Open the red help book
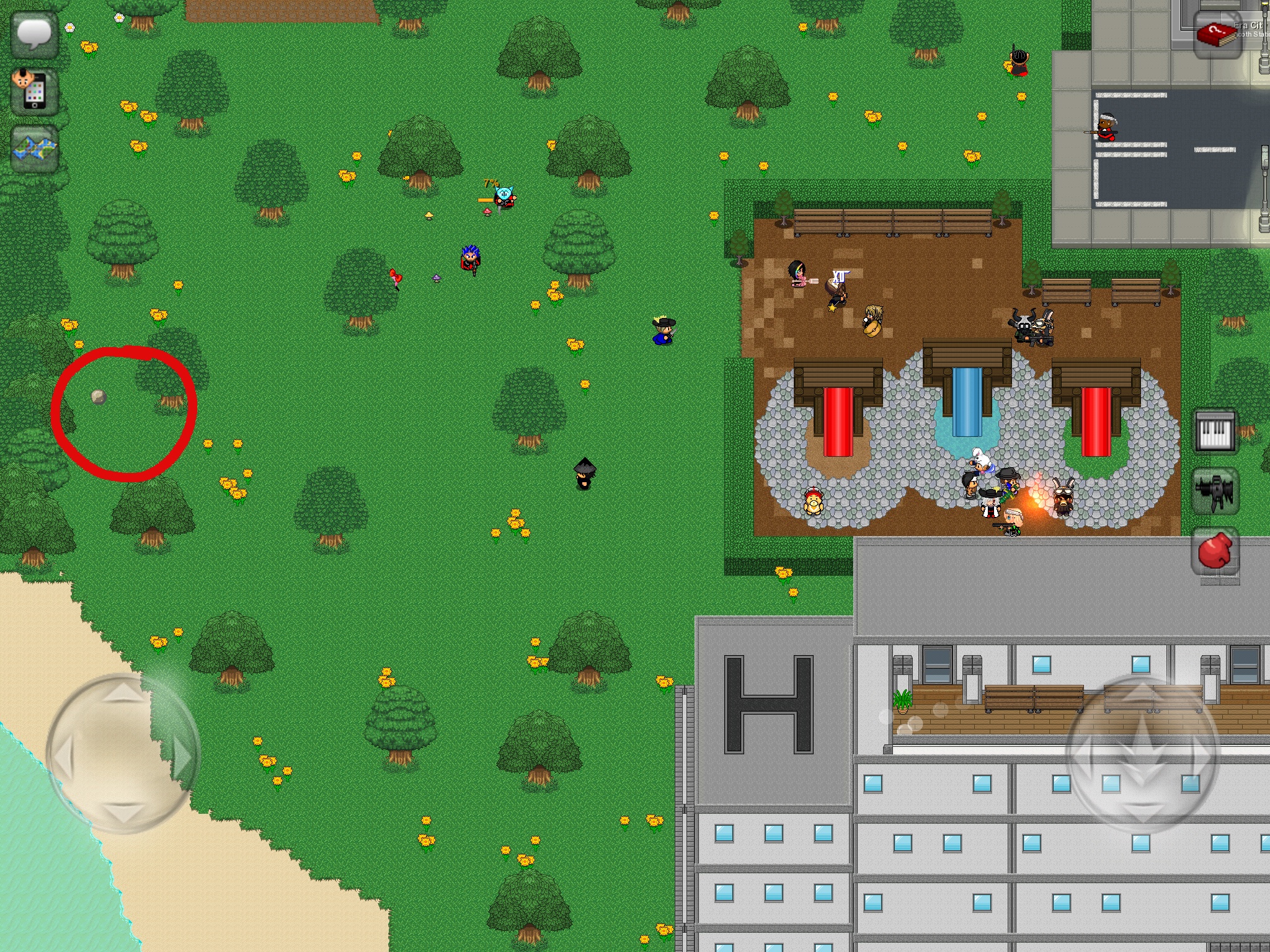This screenshot has width=1270, height=952. pos(1217,35)
